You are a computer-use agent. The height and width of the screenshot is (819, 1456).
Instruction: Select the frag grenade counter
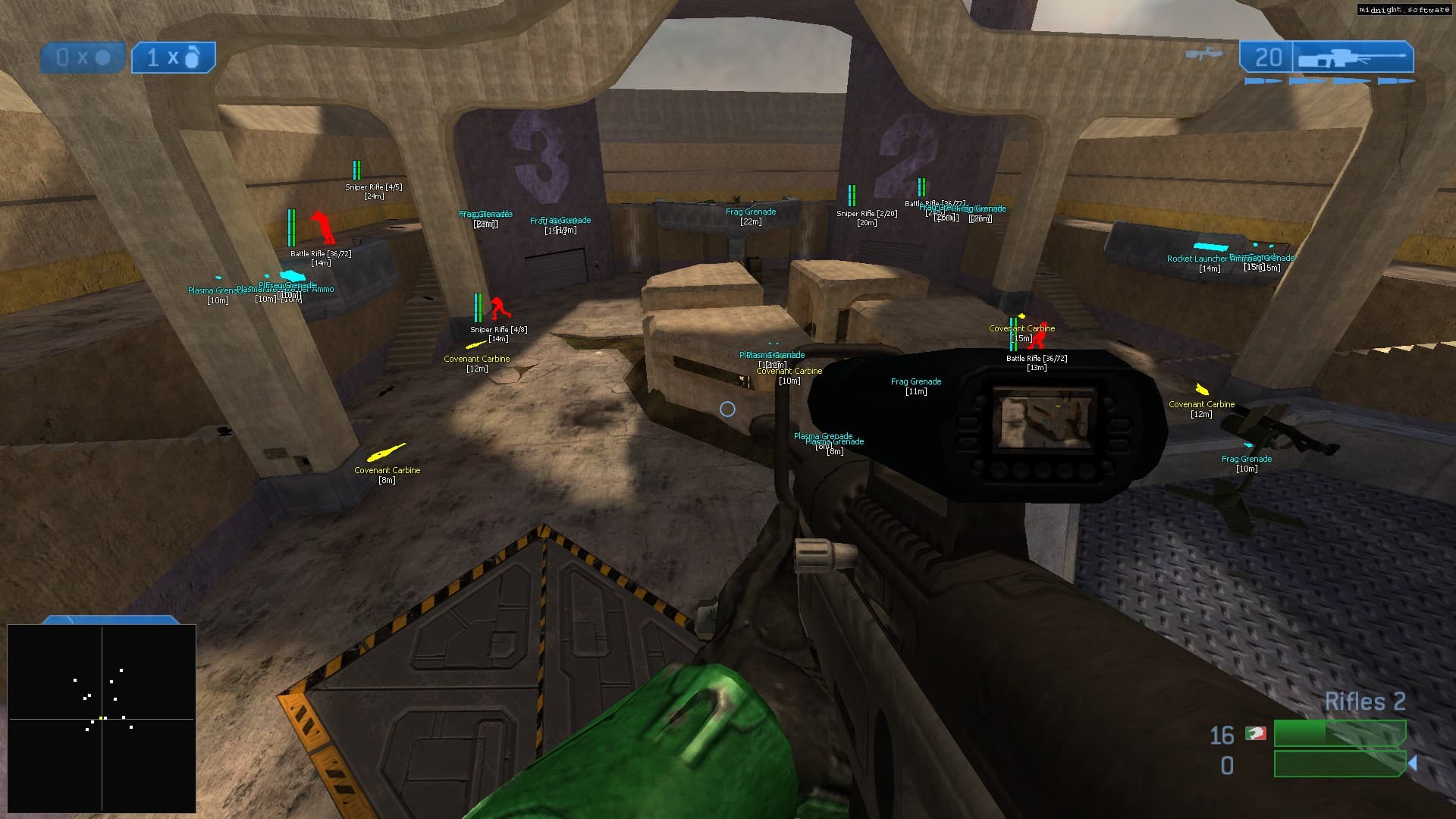click(x=174, y=58)
